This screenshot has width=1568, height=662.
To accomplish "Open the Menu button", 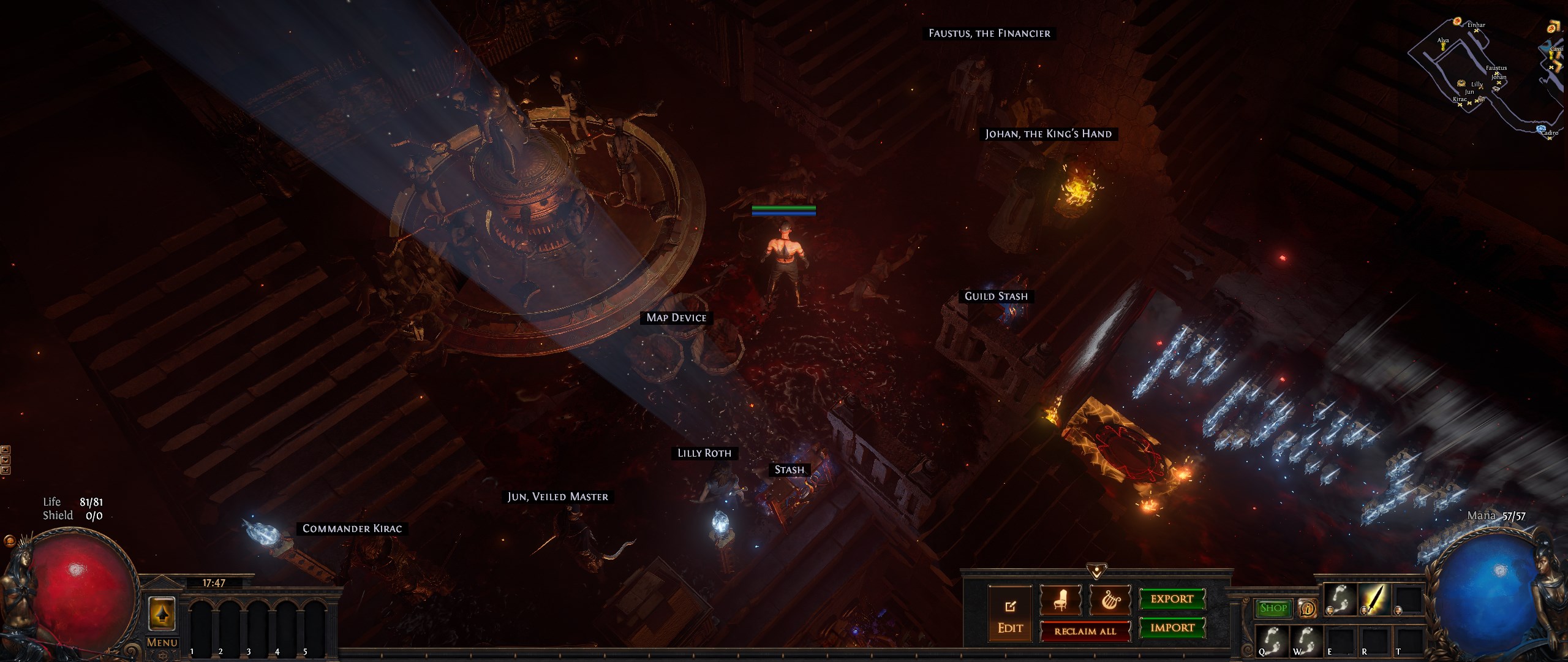I will pos(162,642).
